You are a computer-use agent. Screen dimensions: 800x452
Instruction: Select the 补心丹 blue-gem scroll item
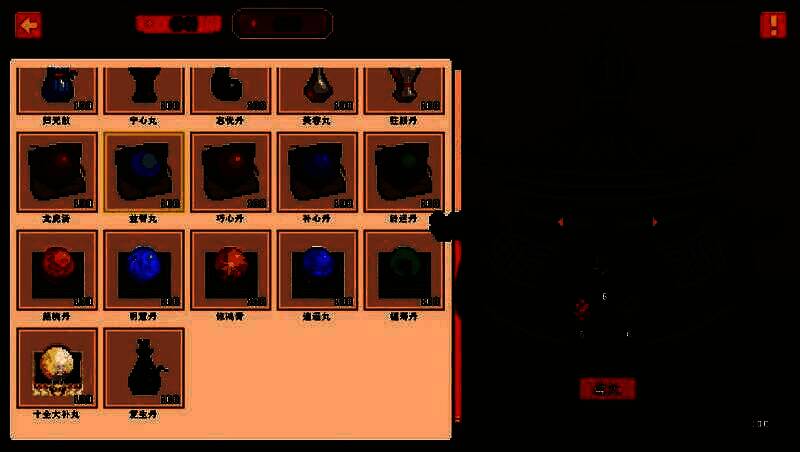[x=317, y=172]
